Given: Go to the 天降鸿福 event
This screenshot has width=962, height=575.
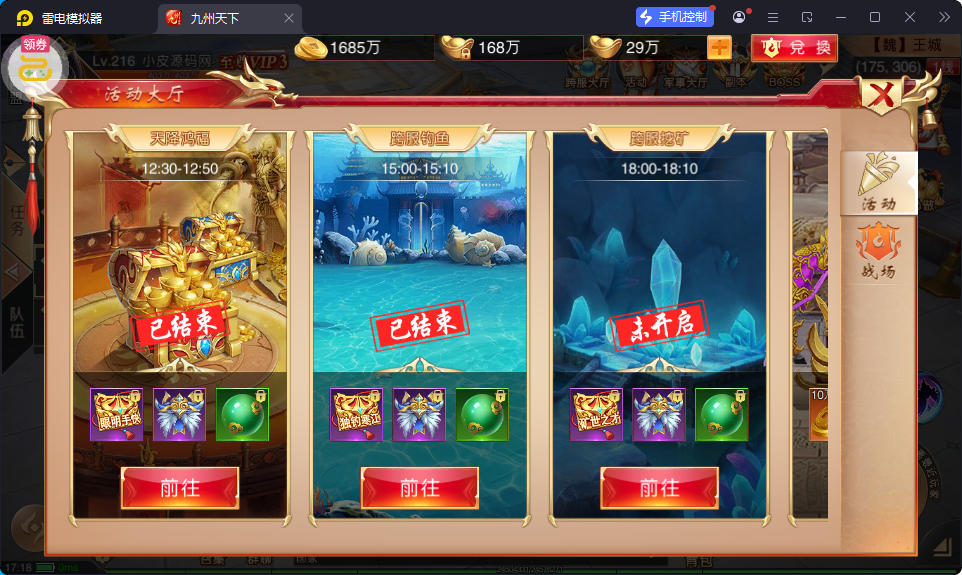Looking at the screenshot, I should 180,488.
